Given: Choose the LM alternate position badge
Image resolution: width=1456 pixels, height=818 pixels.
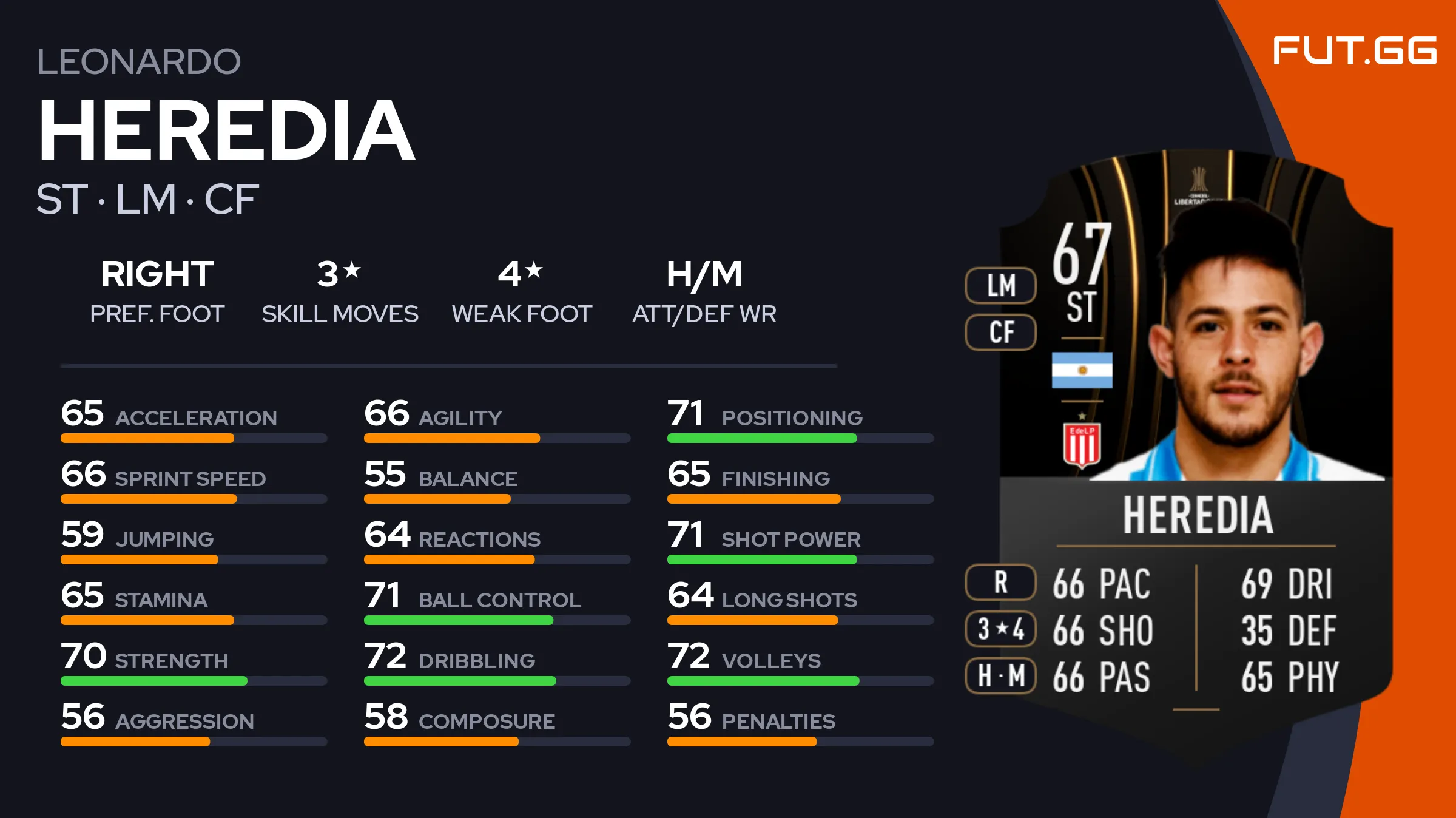Looking at the screenshot, I should tap(1000, 285).
